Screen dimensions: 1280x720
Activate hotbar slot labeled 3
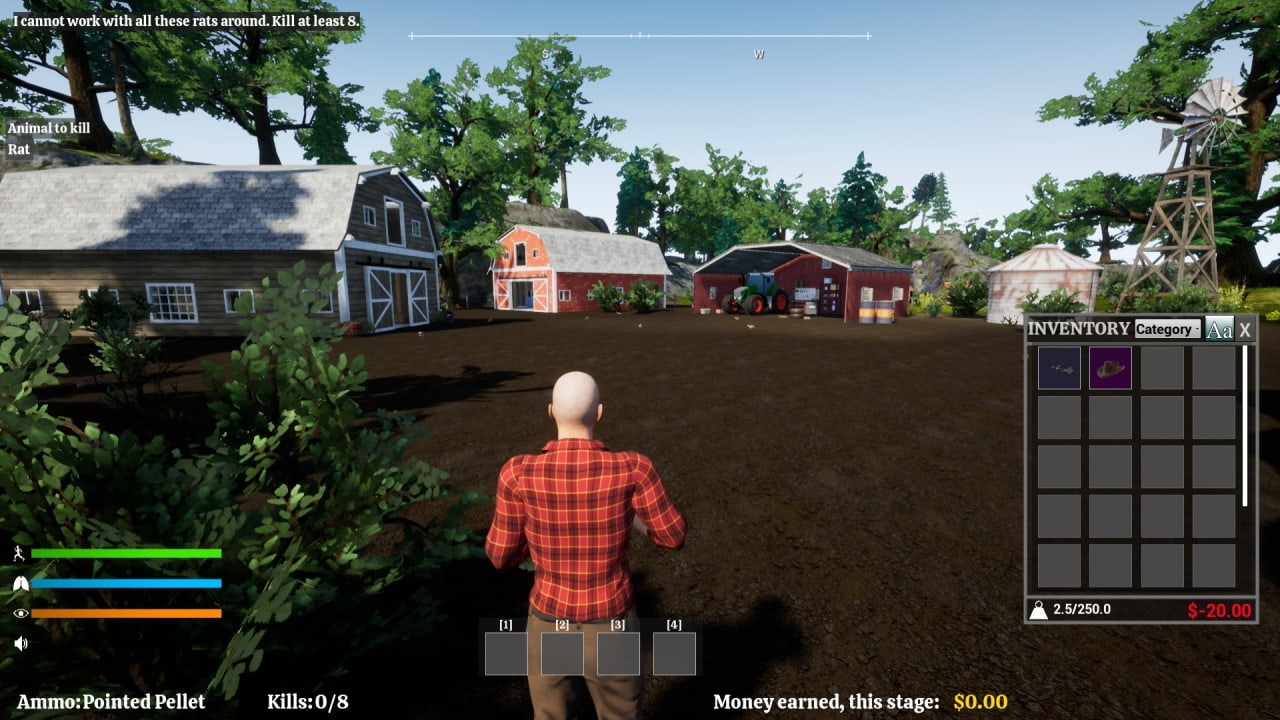618,653
